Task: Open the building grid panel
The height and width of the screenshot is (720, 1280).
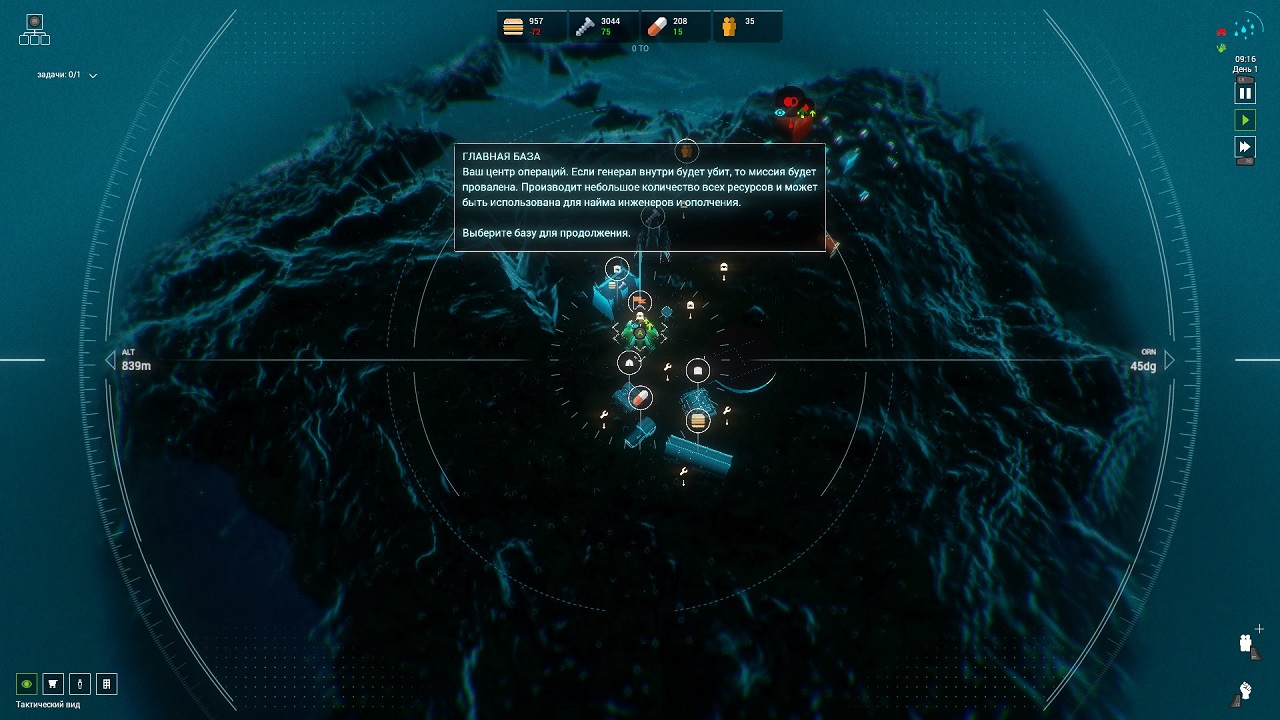Action: pyautogui.click(x=106, y=684)
